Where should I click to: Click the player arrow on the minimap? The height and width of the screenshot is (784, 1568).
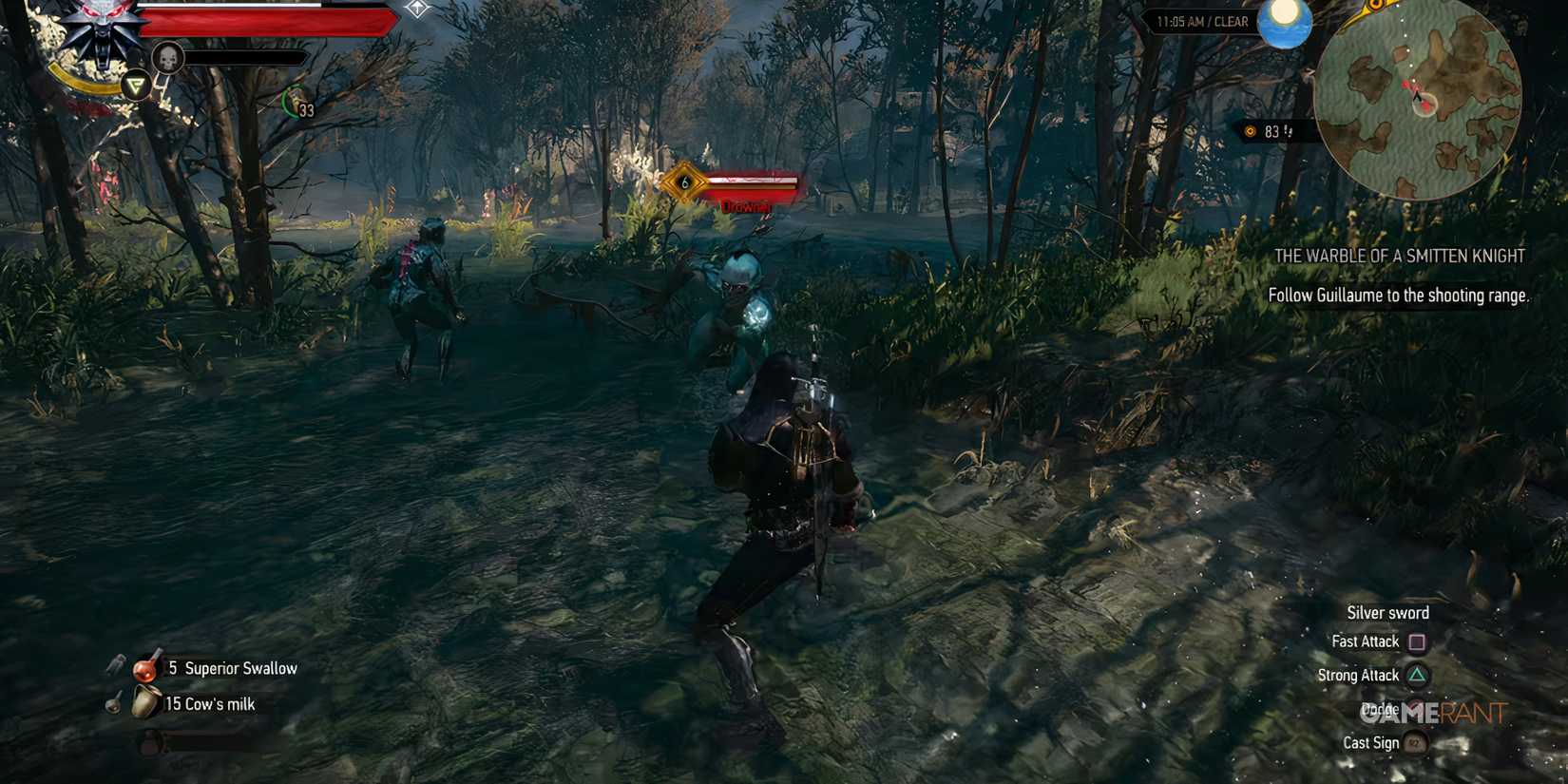pos(1417,97)
